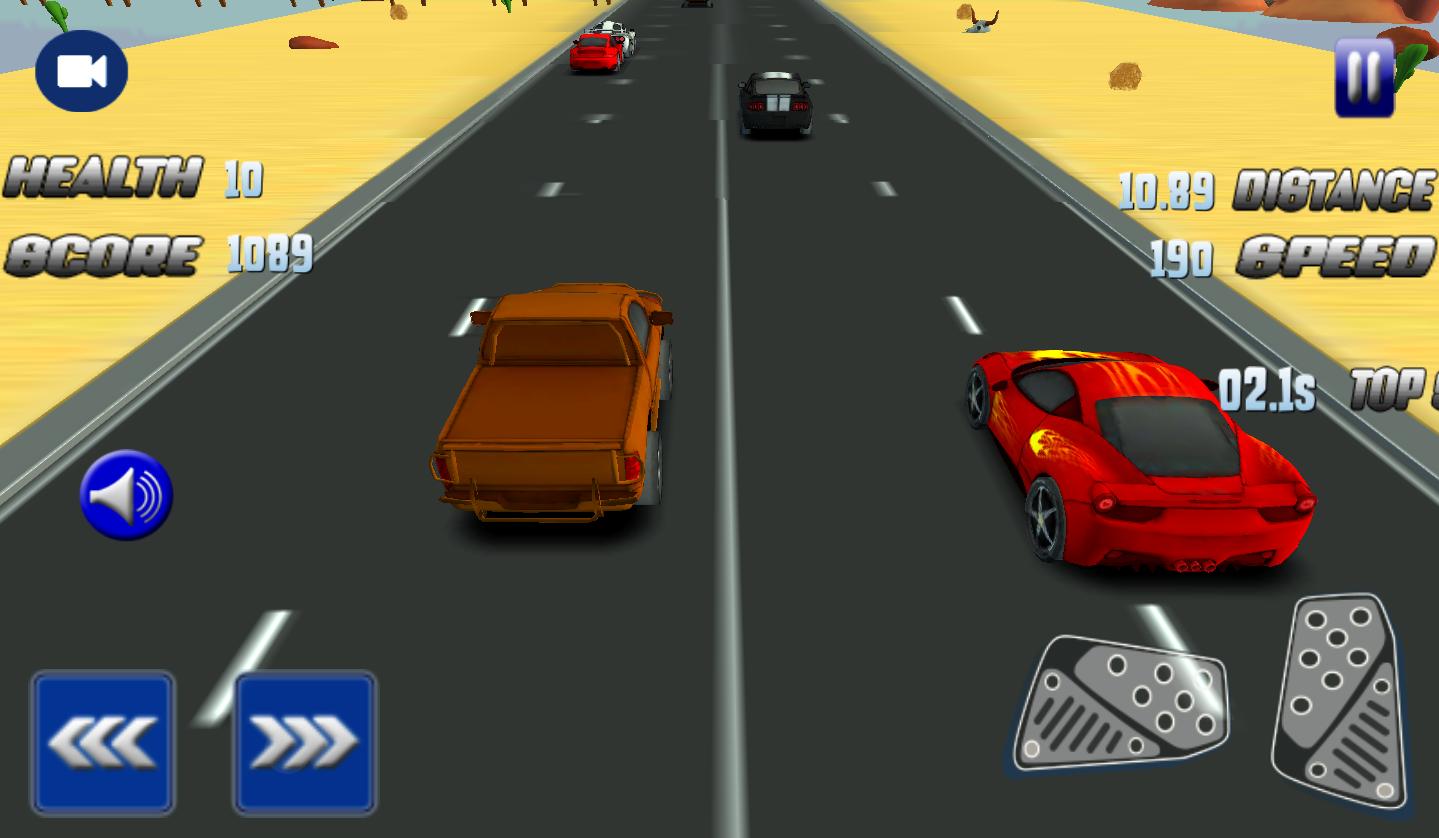
Task: Steer right using the triple-arrow right icon
Action: click(304, 741)
